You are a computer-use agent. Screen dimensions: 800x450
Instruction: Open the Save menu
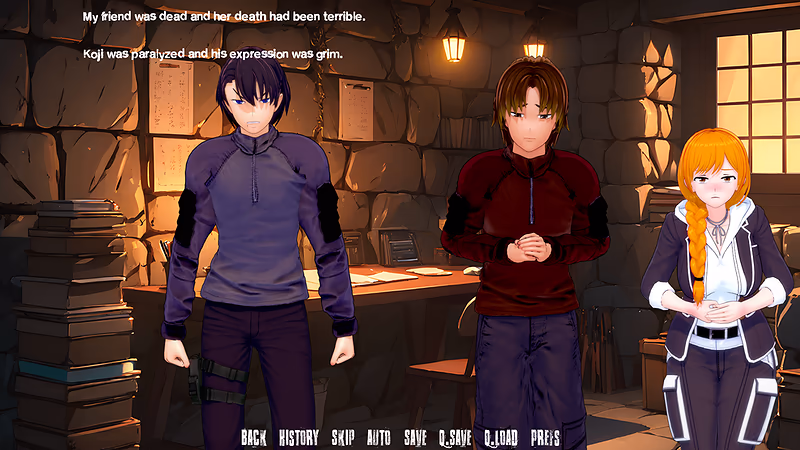415,438
